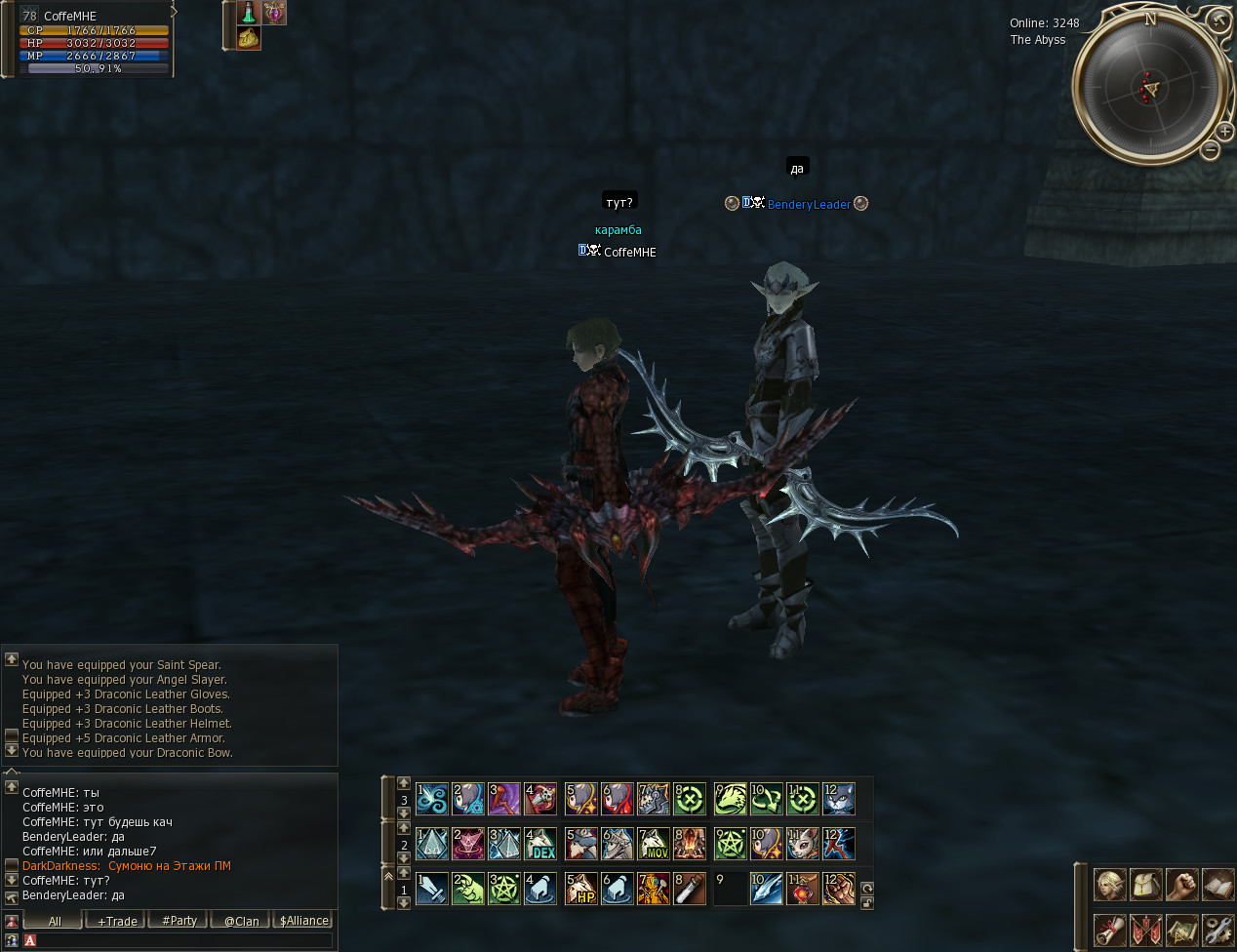This screenshot has width=1237, height=952.
Task: Open the skills book icon
Action: [x=1217, y=885]
